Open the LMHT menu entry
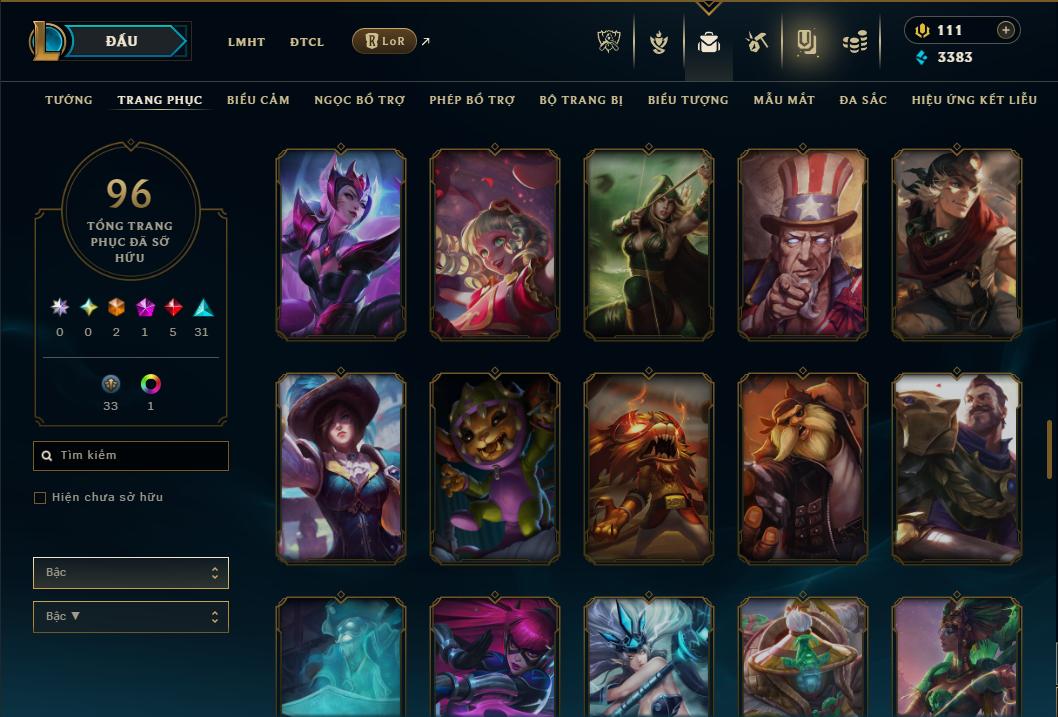 click(246, 42)
